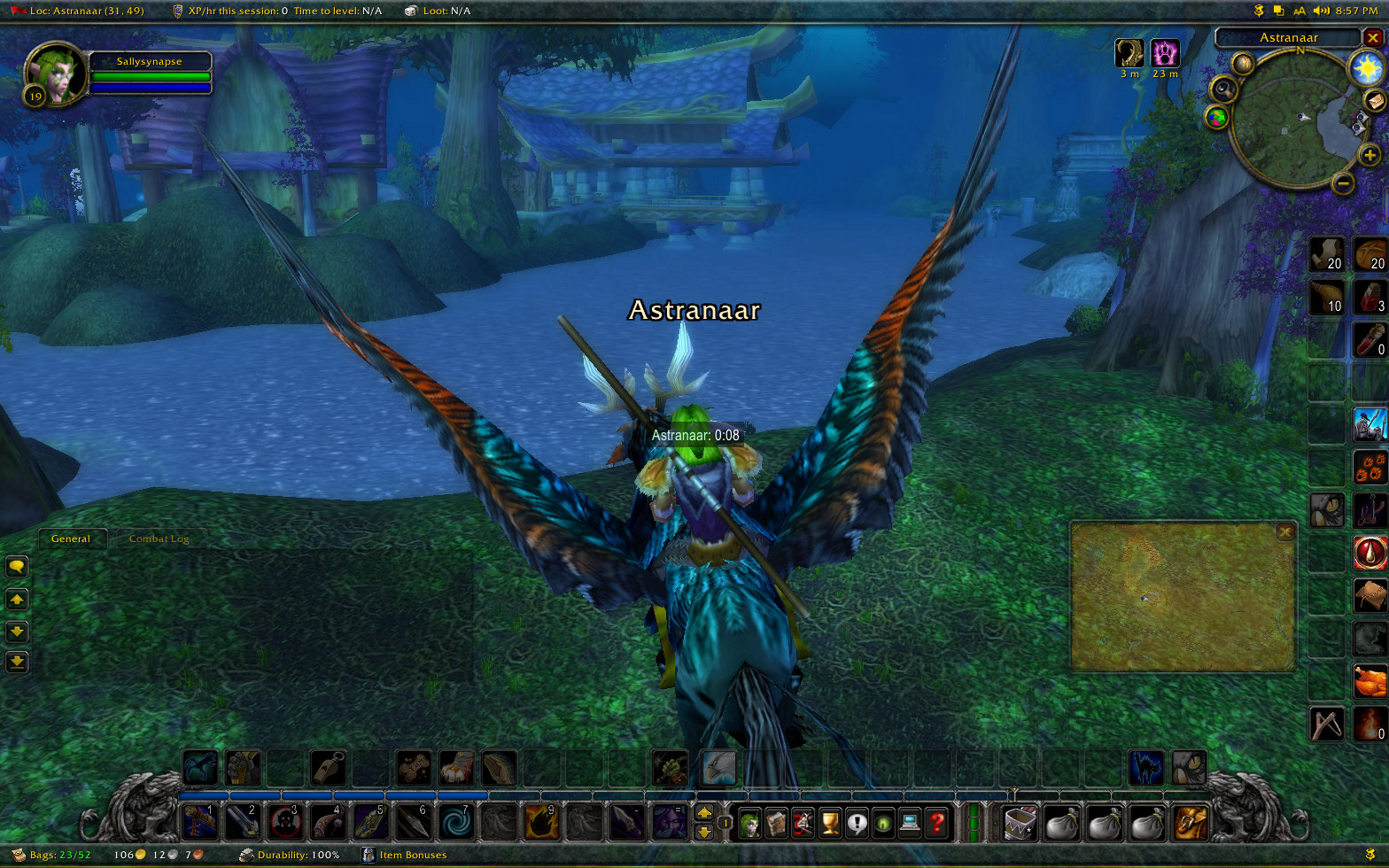This screenshot has width=1389, height=868.
Task: Close the minimap with the red X
Action: [1373, 38]
